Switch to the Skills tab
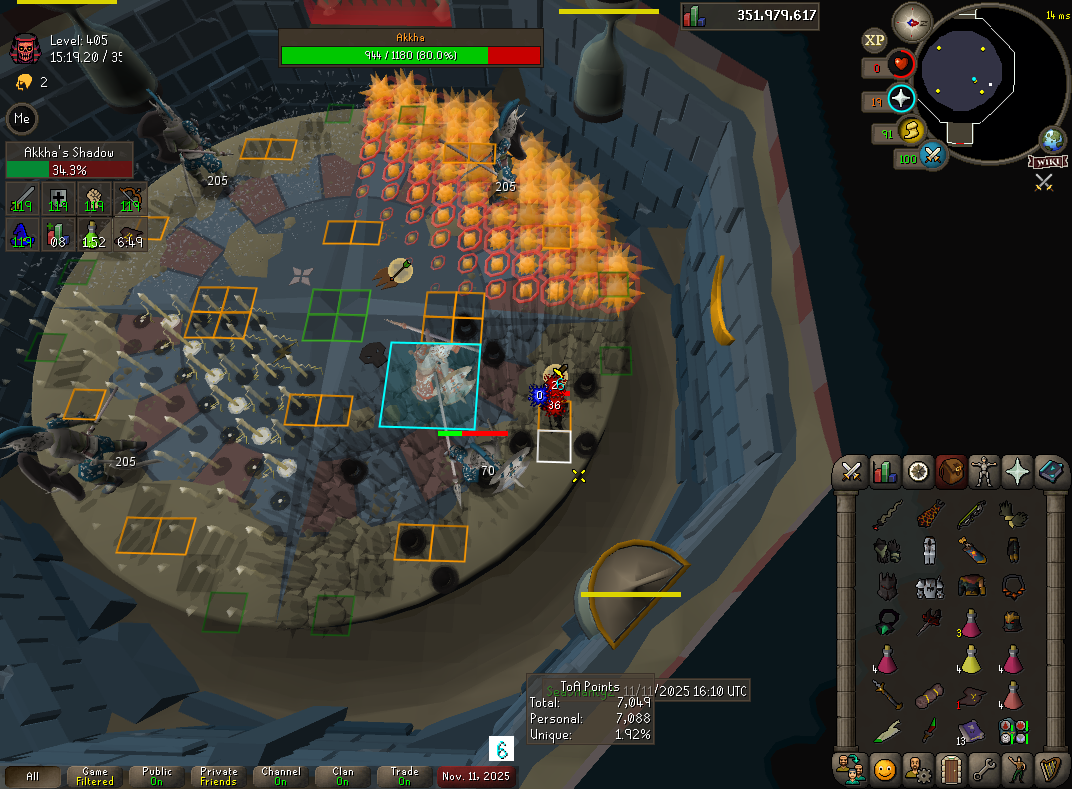Image resolution: width=1072 pixels, height=789 pixels. pyautogui.click(x=884, y=470)
